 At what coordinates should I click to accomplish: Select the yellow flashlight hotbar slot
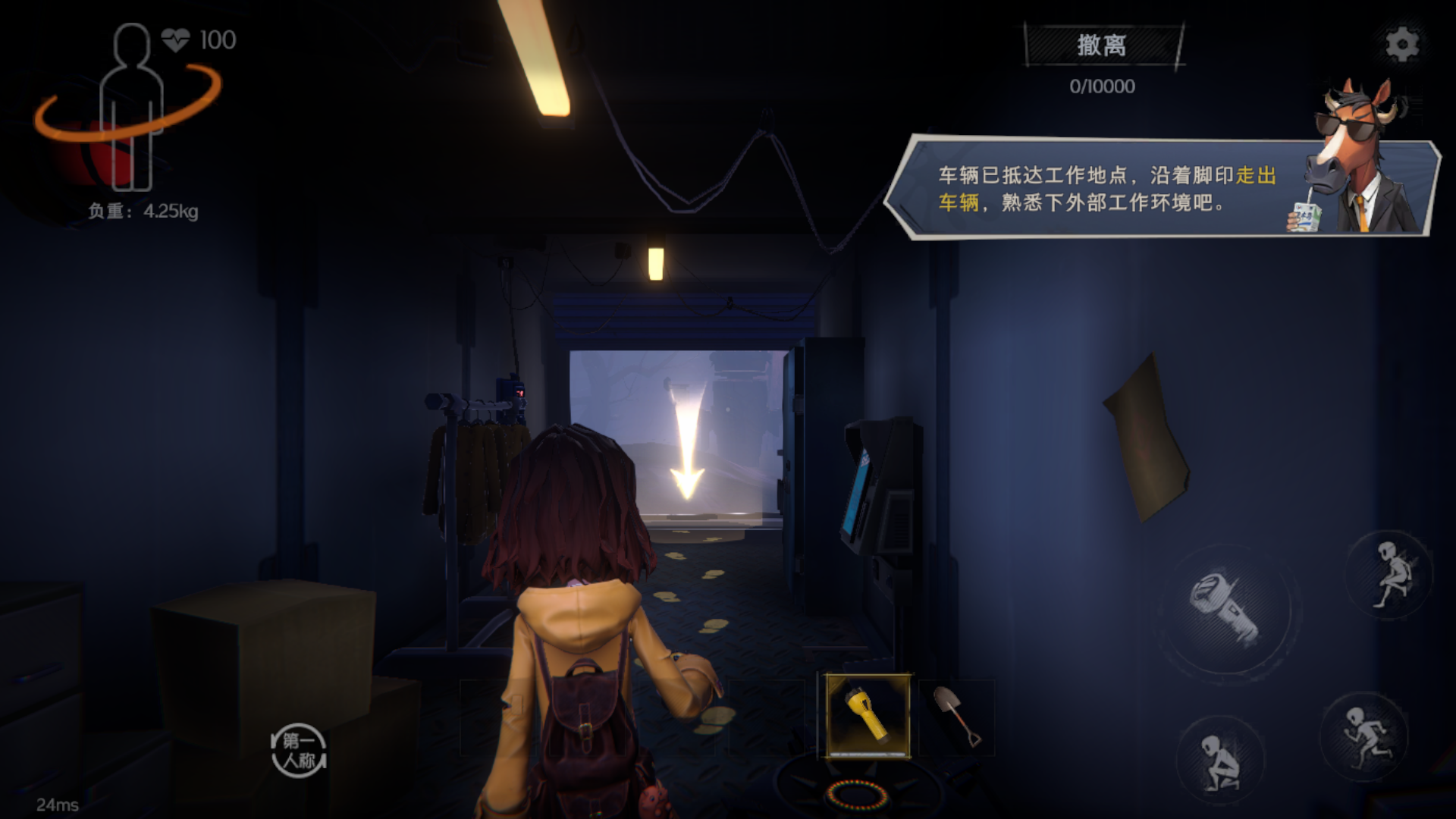point(868,715)
